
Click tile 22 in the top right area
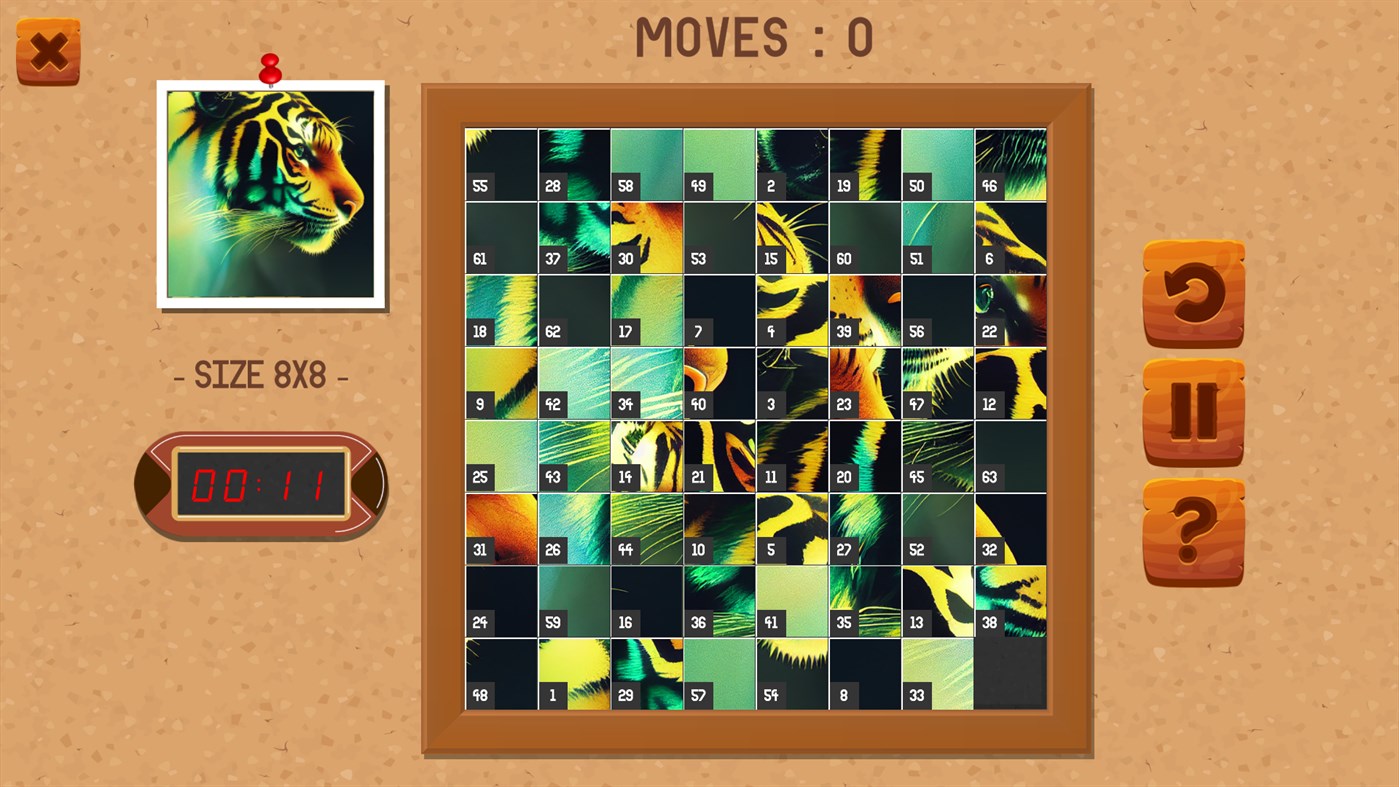[x=1010, y=311]
